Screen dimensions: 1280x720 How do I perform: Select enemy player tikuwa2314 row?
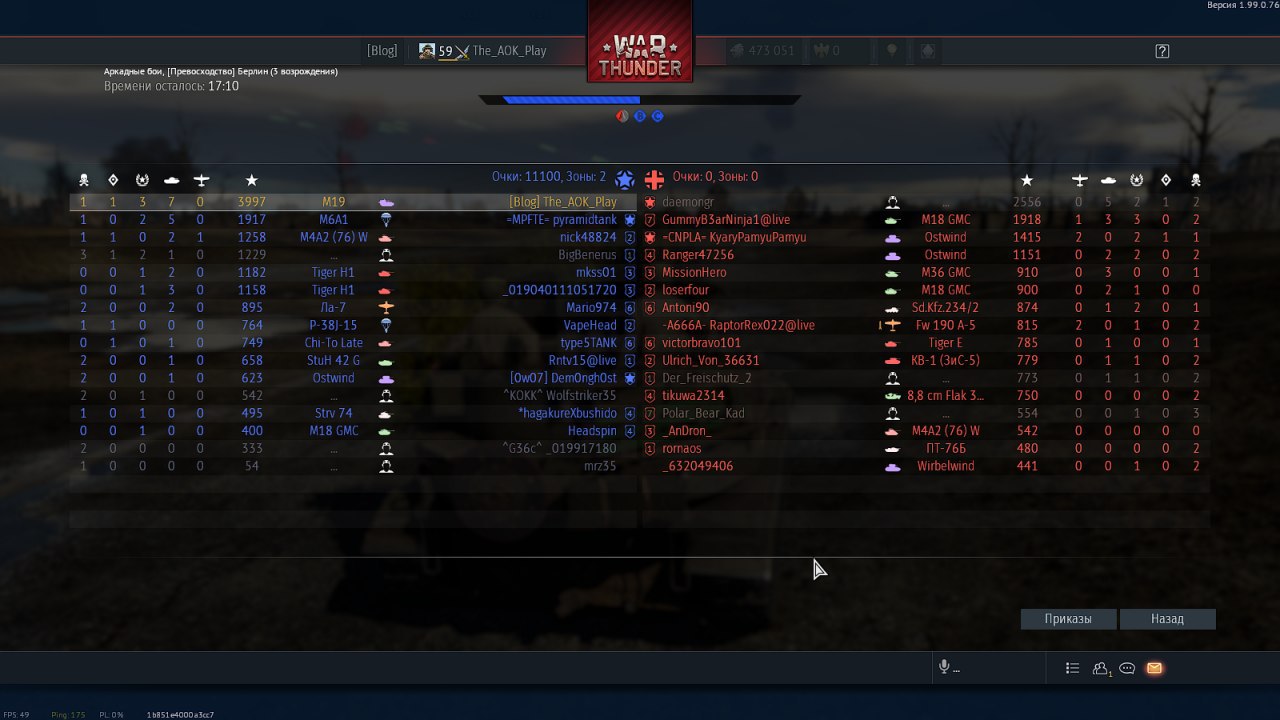[x=693, y=396]
